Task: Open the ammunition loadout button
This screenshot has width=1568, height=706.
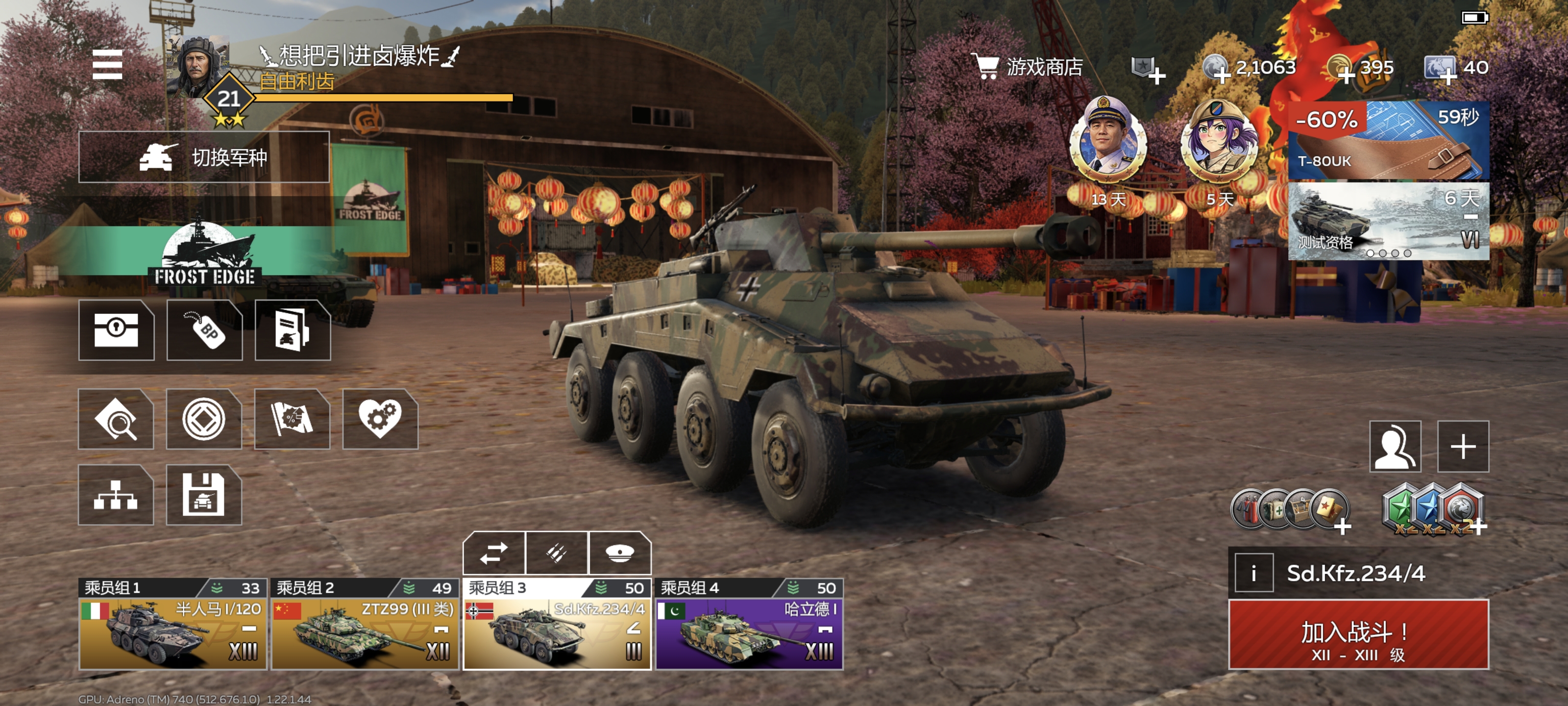Action: tap(557, 553)
